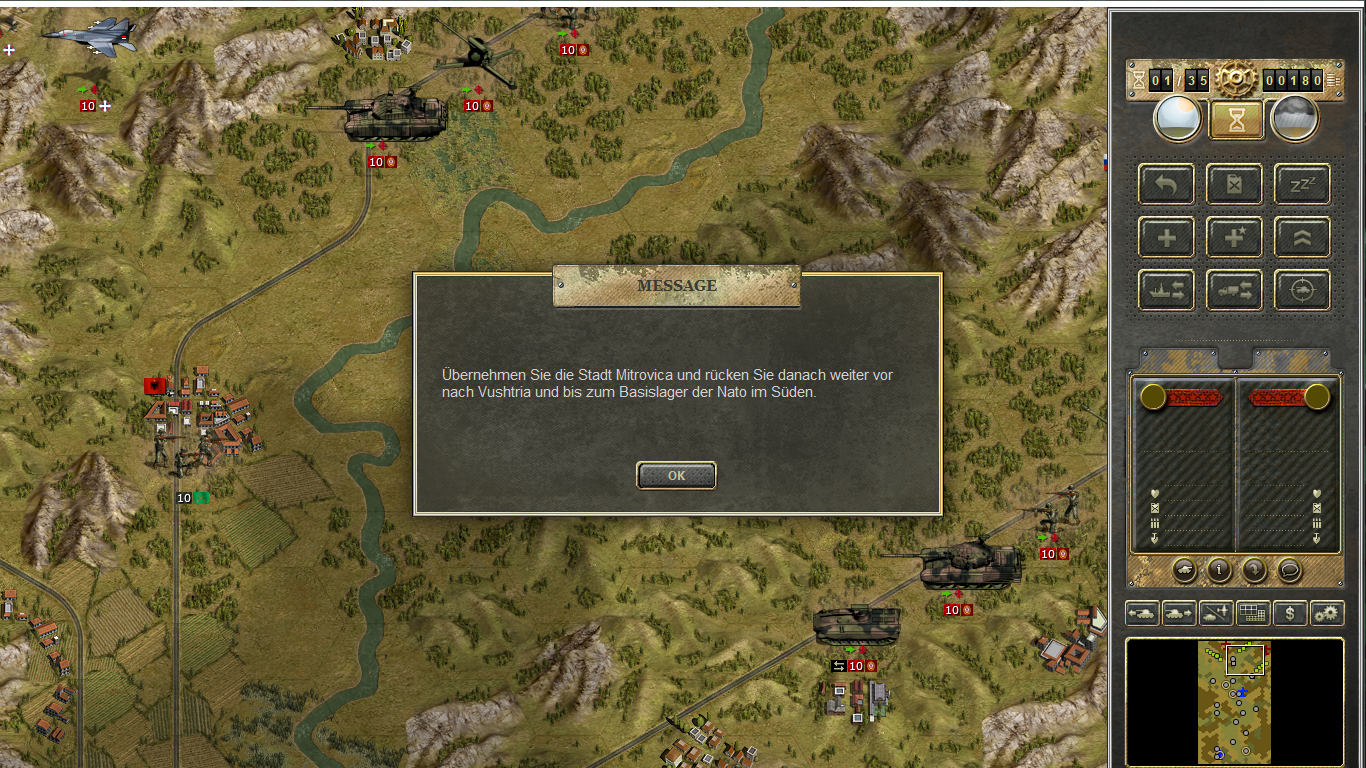
Task: Click the round tank icon button
Action: [1184, 570]
